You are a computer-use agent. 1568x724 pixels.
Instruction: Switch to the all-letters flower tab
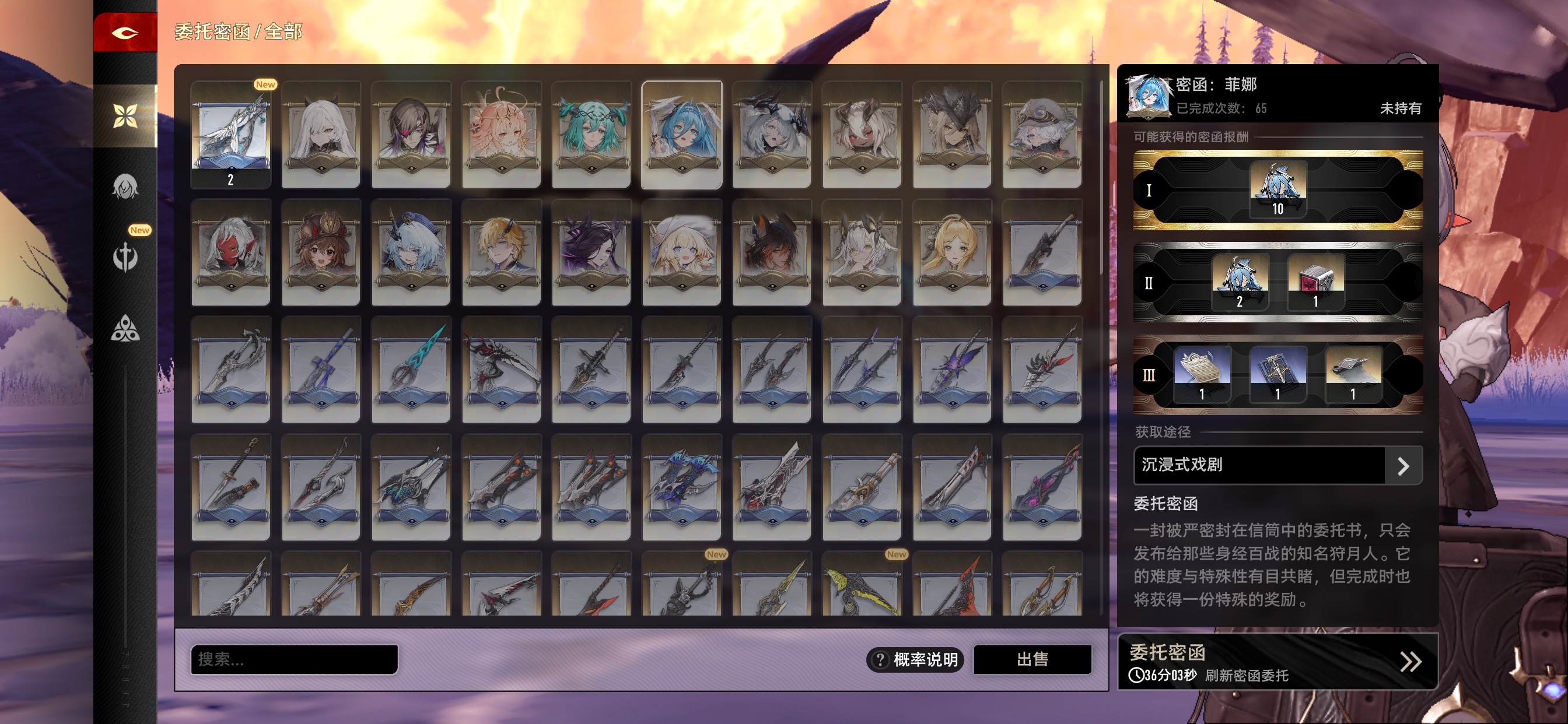125,115
